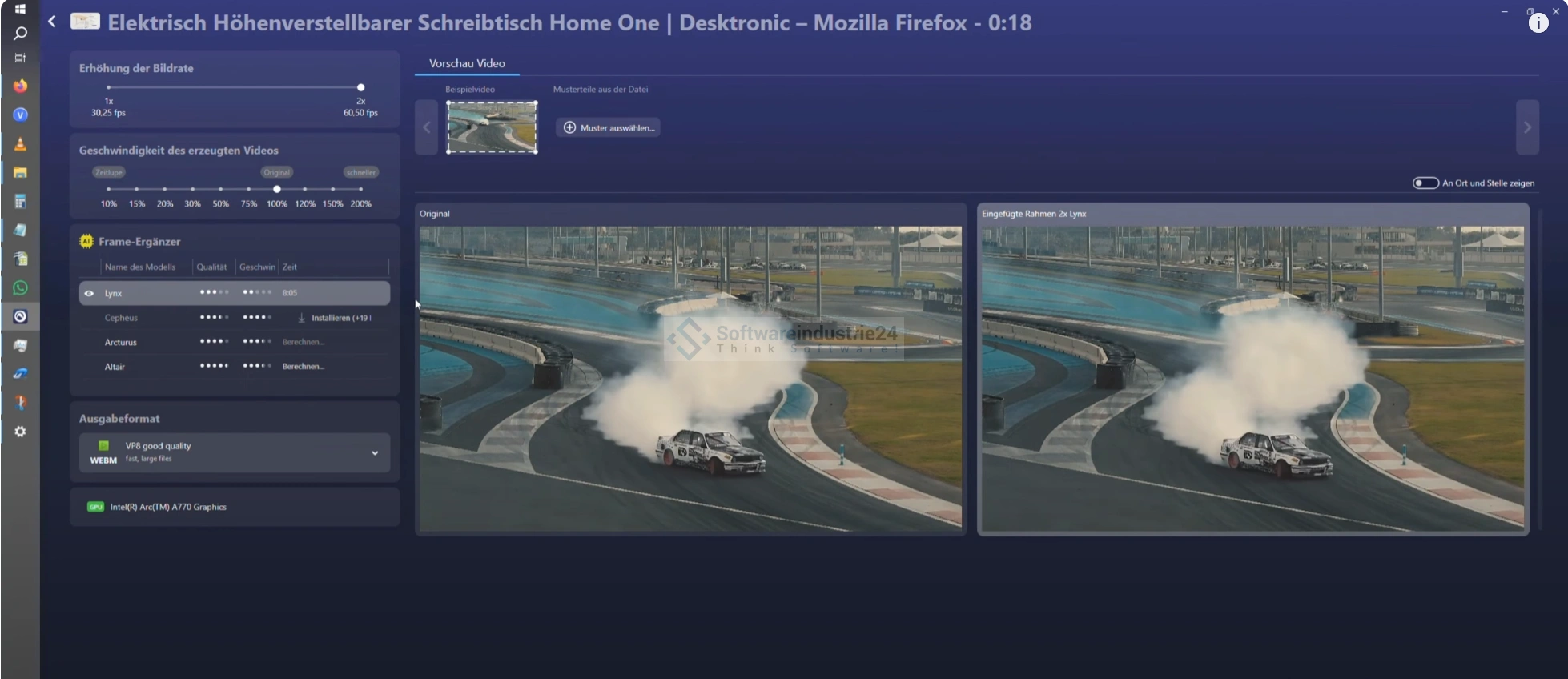Select the Intel Arc A770 Graphics device
Screen dimensions: 1568x679
coord(168,507)
